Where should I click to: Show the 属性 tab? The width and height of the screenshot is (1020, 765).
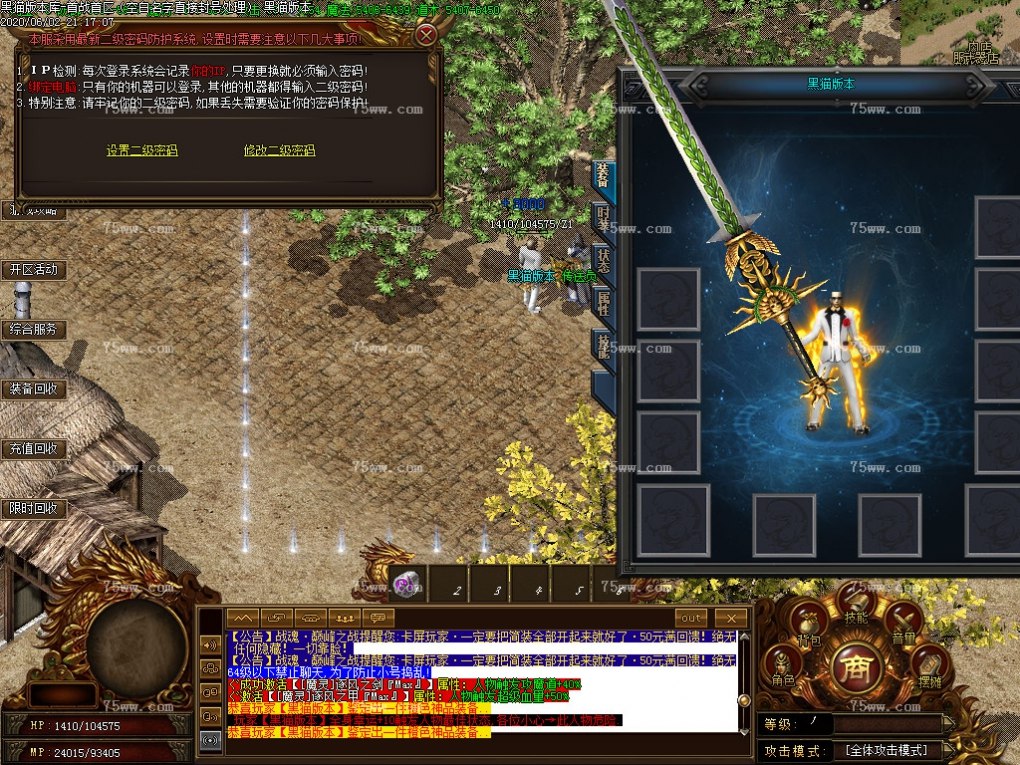[603, 304]
